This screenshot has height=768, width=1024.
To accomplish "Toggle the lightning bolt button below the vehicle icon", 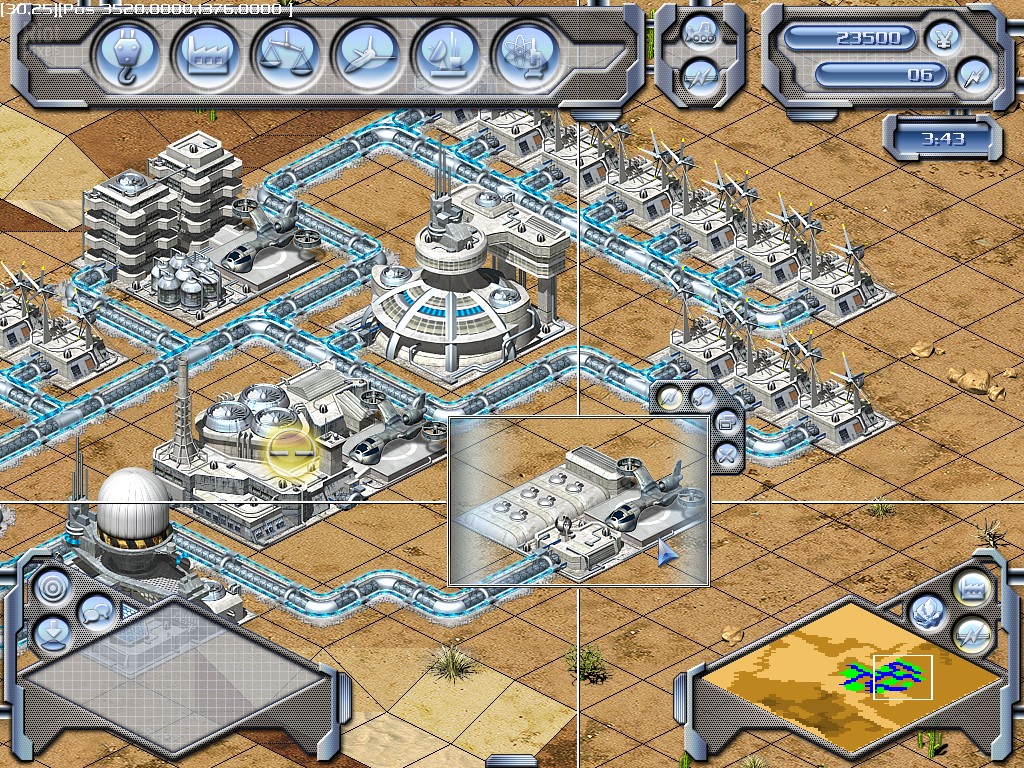I will 701,76.
